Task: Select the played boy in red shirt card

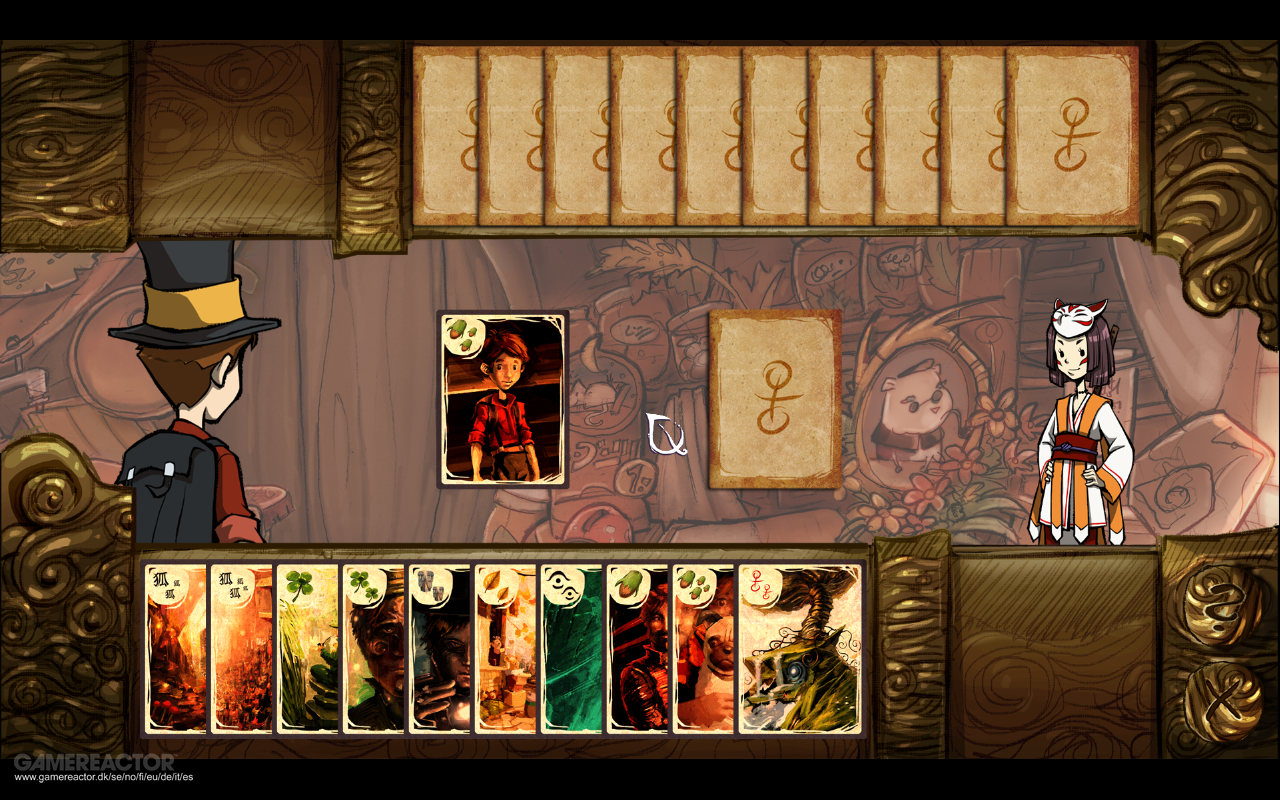Action: [x=503, y=398]
